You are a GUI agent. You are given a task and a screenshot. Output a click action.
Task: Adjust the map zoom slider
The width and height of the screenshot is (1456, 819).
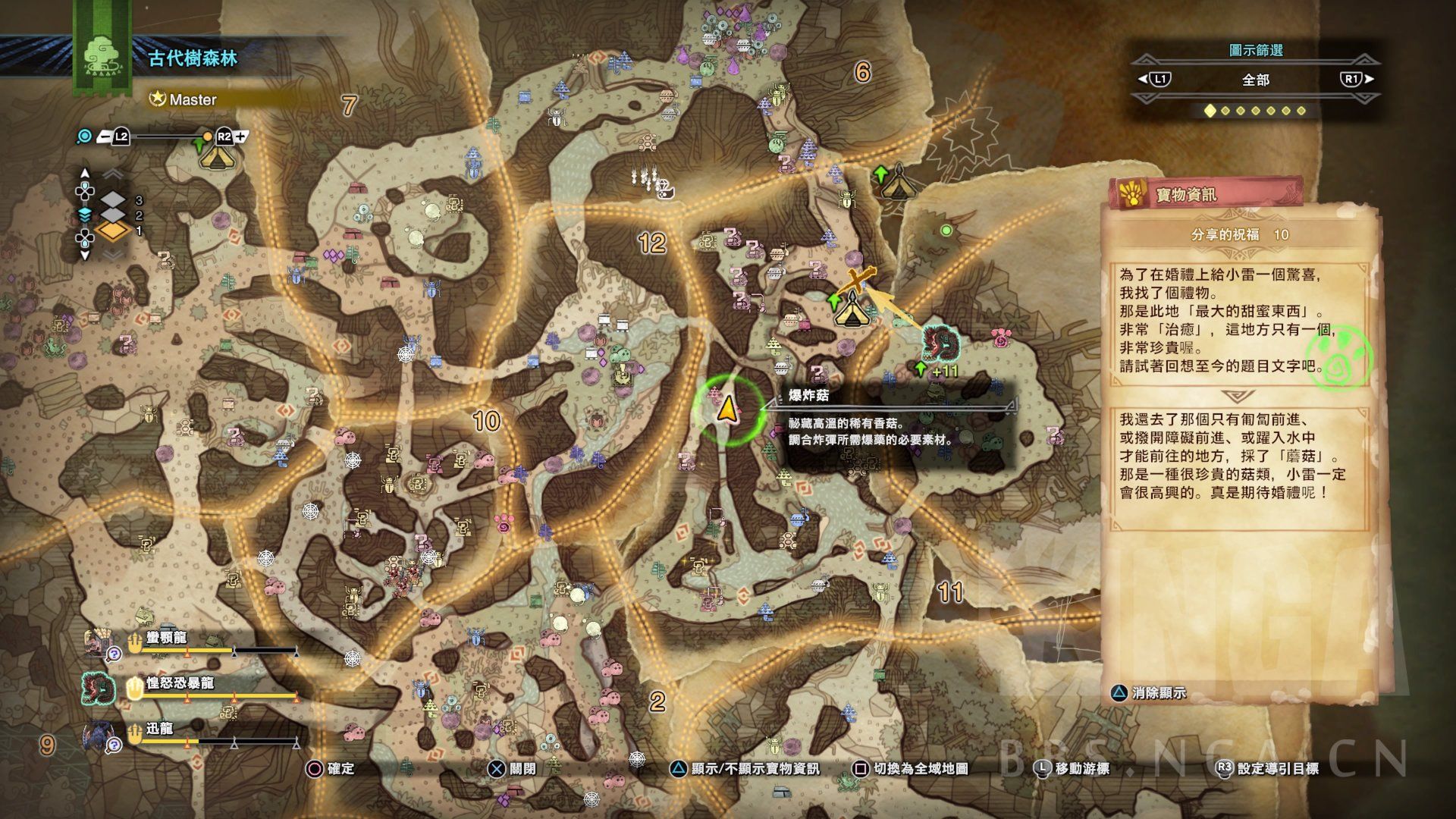[x=171, y=137]
